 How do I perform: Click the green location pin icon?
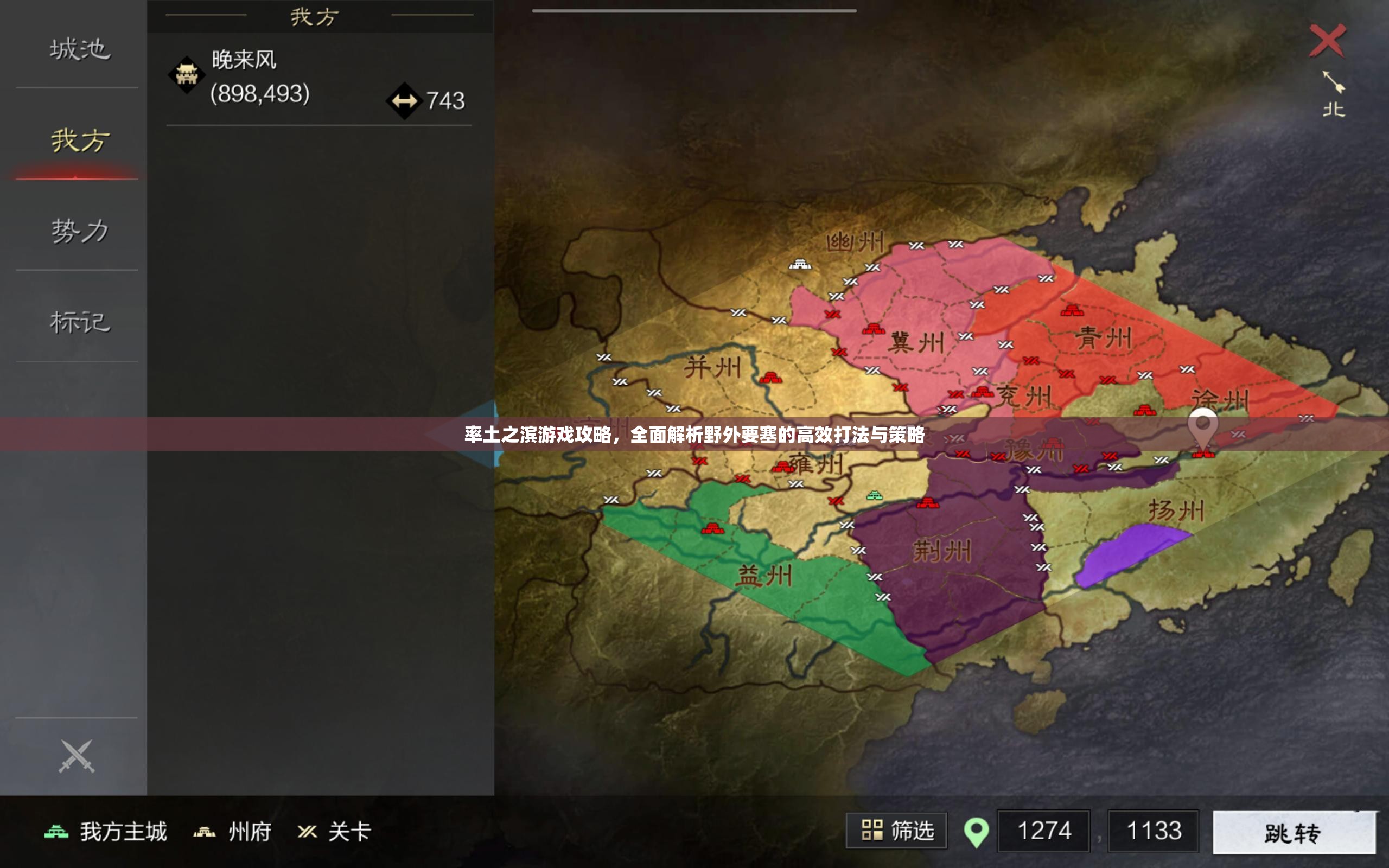[x=976, y=832]
